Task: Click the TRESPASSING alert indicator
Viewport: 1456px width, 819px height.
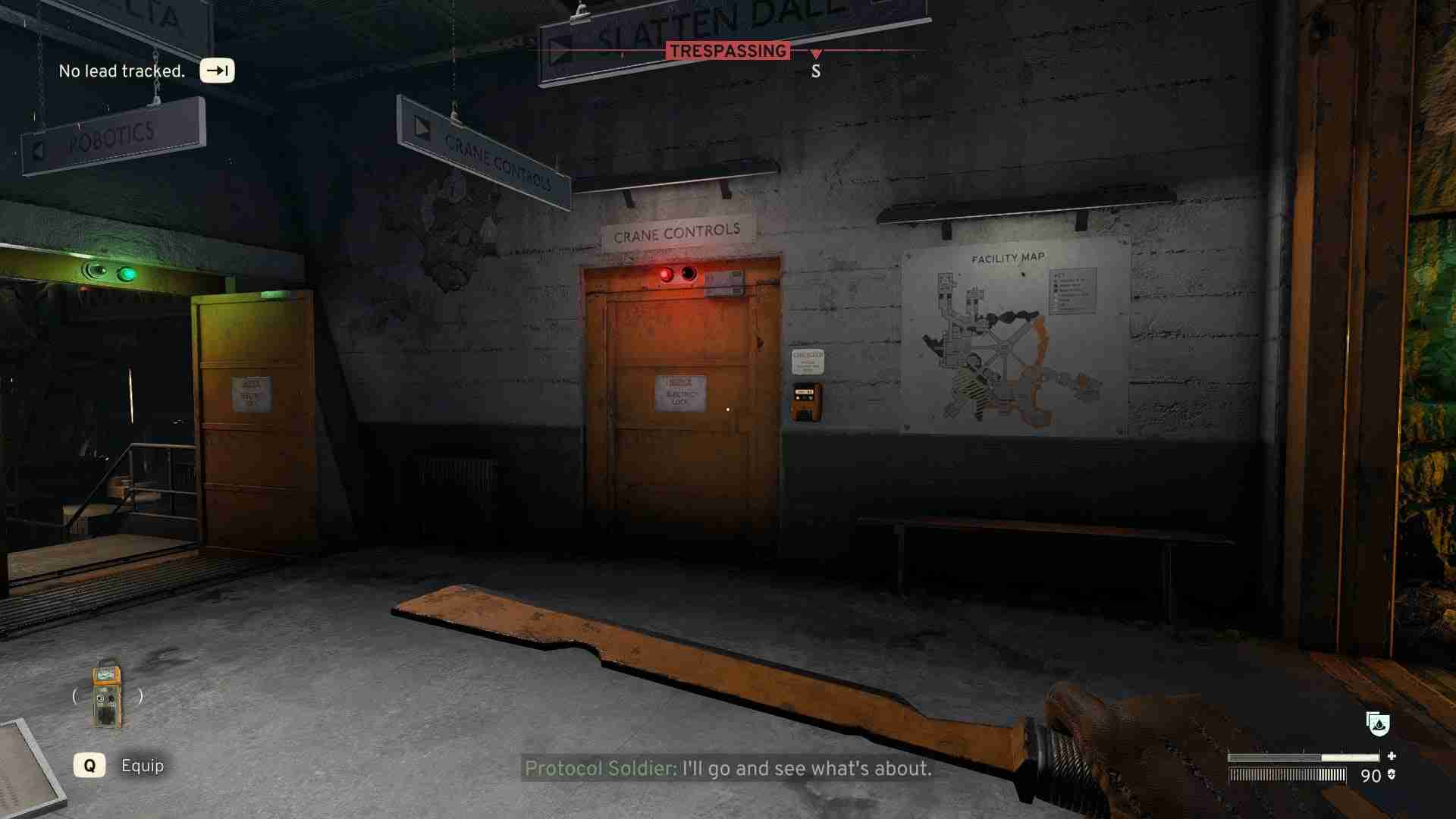Action: 727,52
